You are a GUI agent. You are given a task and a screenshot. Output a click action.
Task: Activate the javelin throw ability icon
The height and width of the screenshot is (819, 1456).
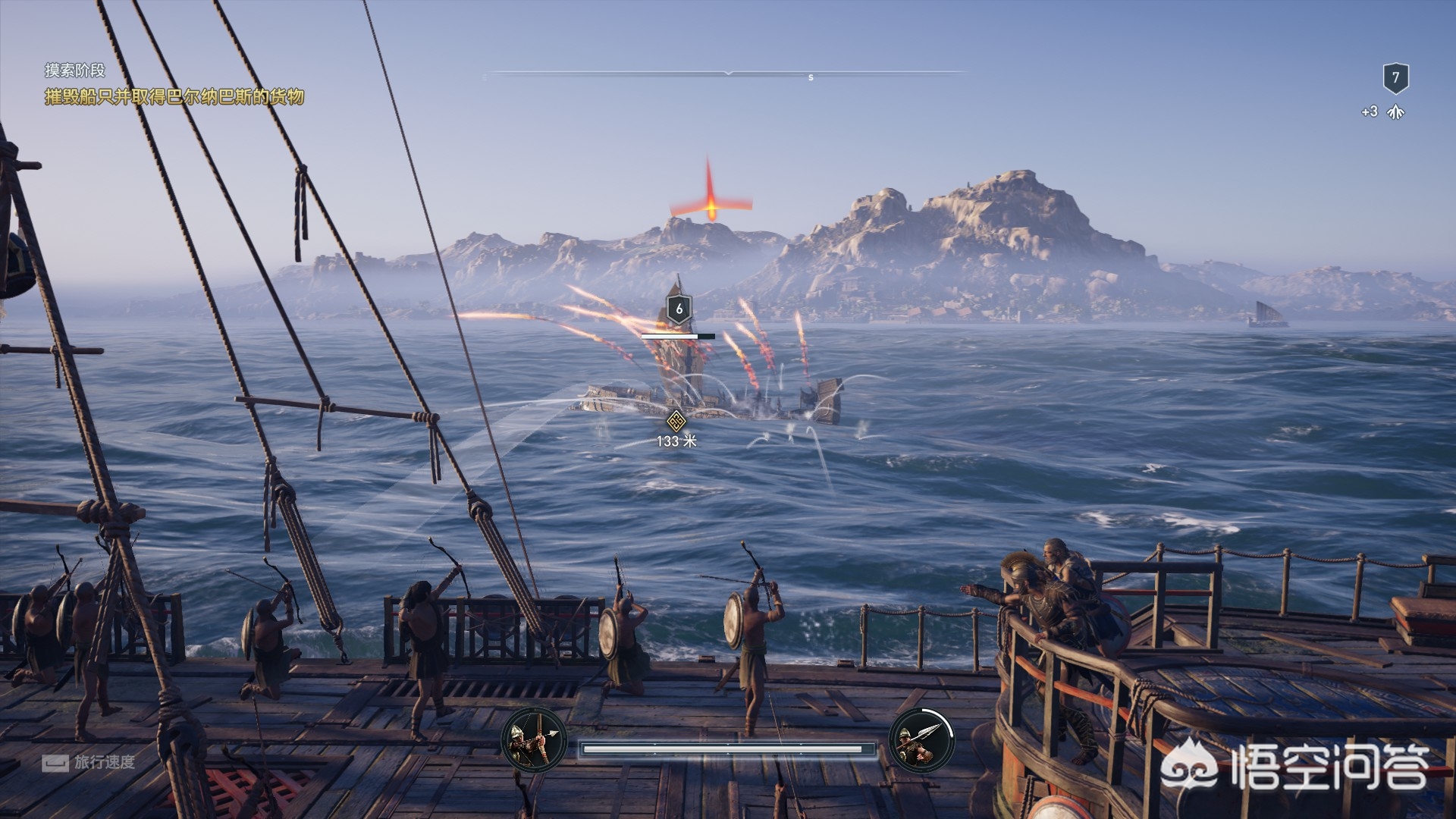(921, 739)
